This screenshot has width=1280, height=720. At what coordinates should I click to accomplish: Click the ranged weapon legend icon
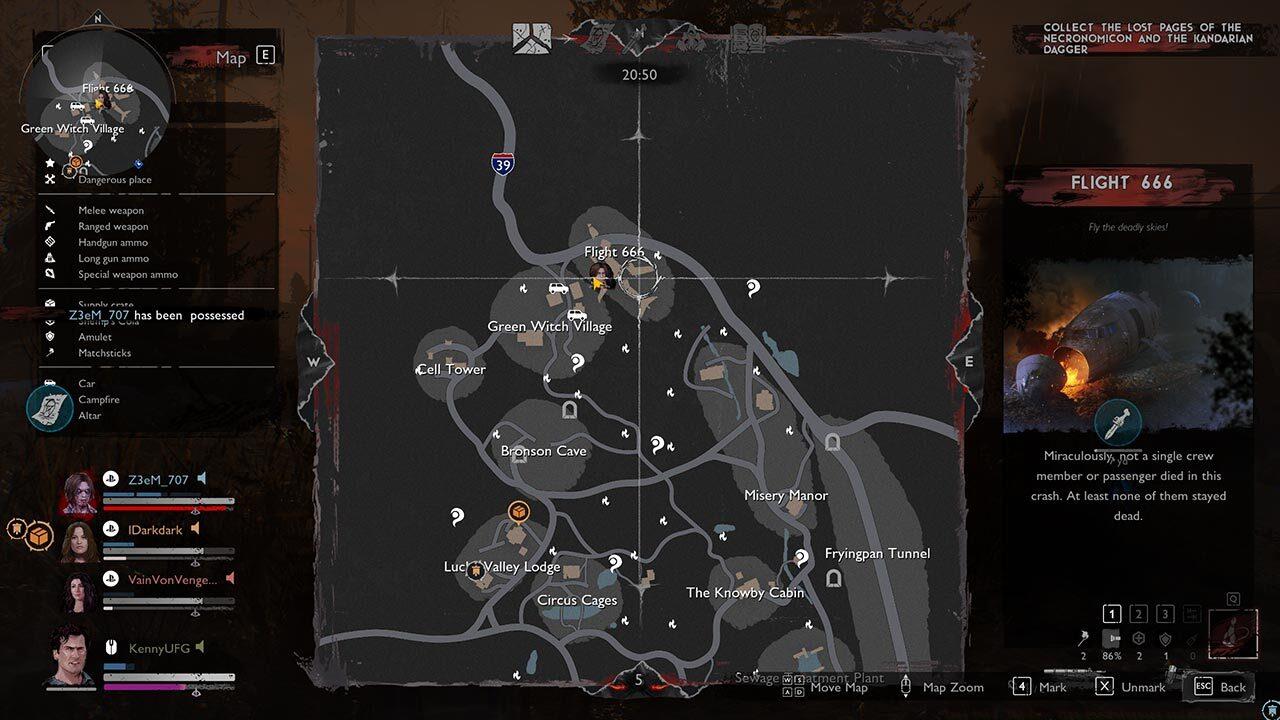click(48, 226)
